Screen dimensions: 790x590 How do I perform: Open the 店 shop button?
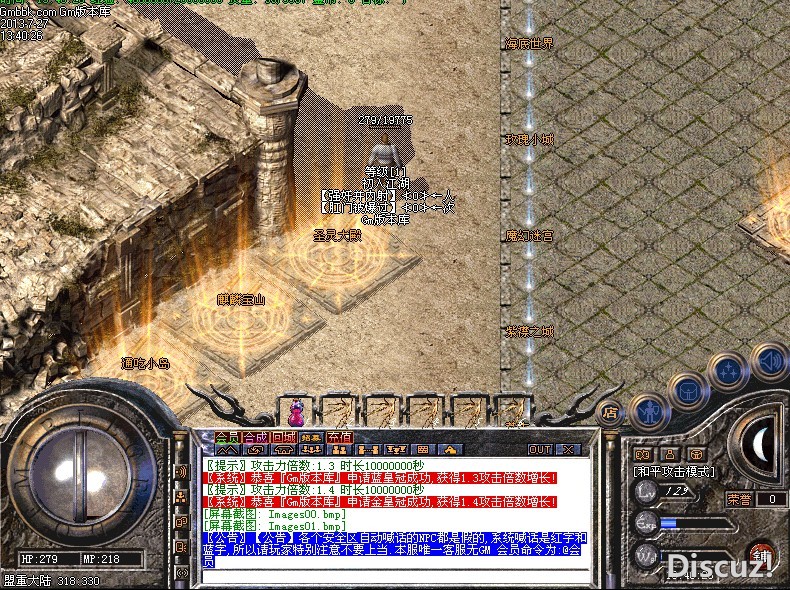tap(609, 411)
